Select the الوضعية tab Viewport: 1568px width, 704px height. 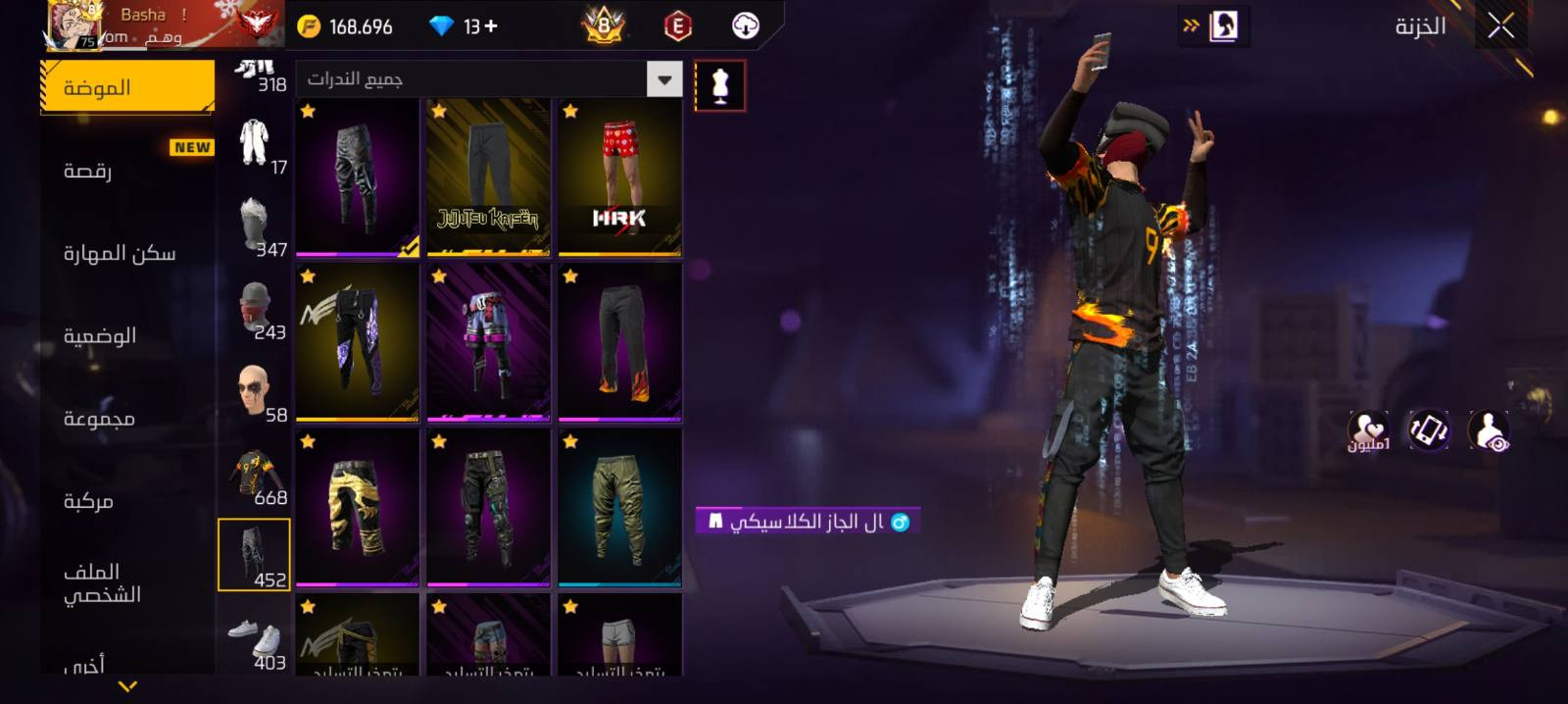click(126, 336)
